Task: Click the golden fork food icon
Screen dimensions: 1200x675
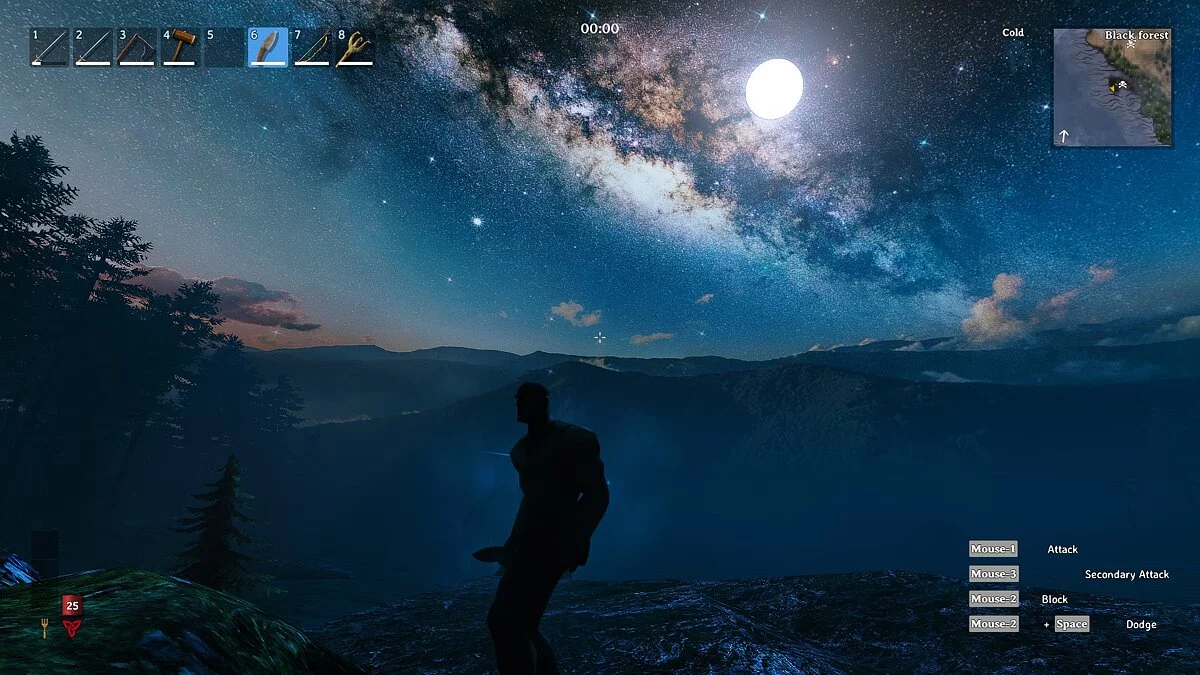Action: tap(44, 627)
